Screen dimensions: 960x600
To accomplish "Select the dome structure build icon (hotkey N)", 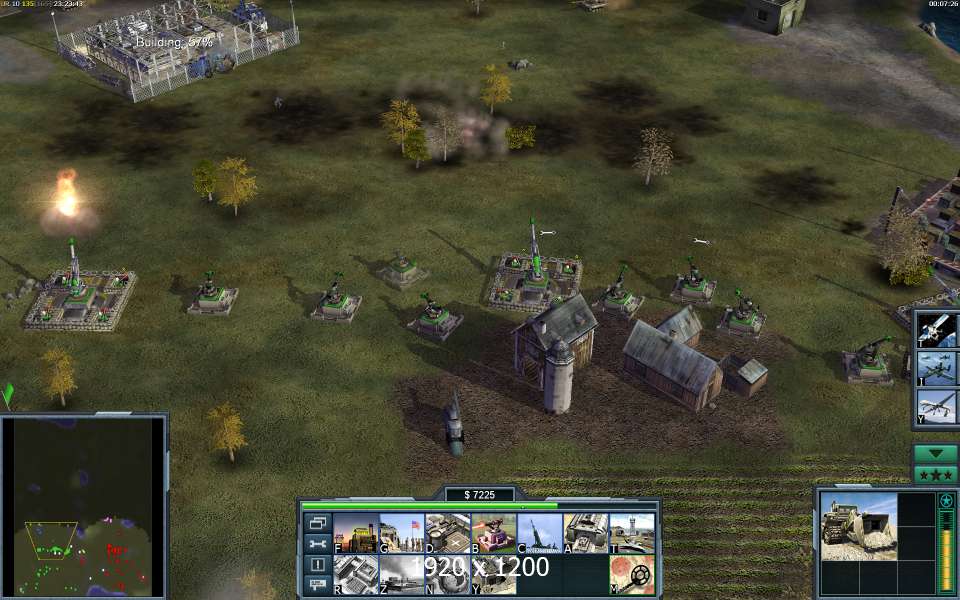I will 447,575.
